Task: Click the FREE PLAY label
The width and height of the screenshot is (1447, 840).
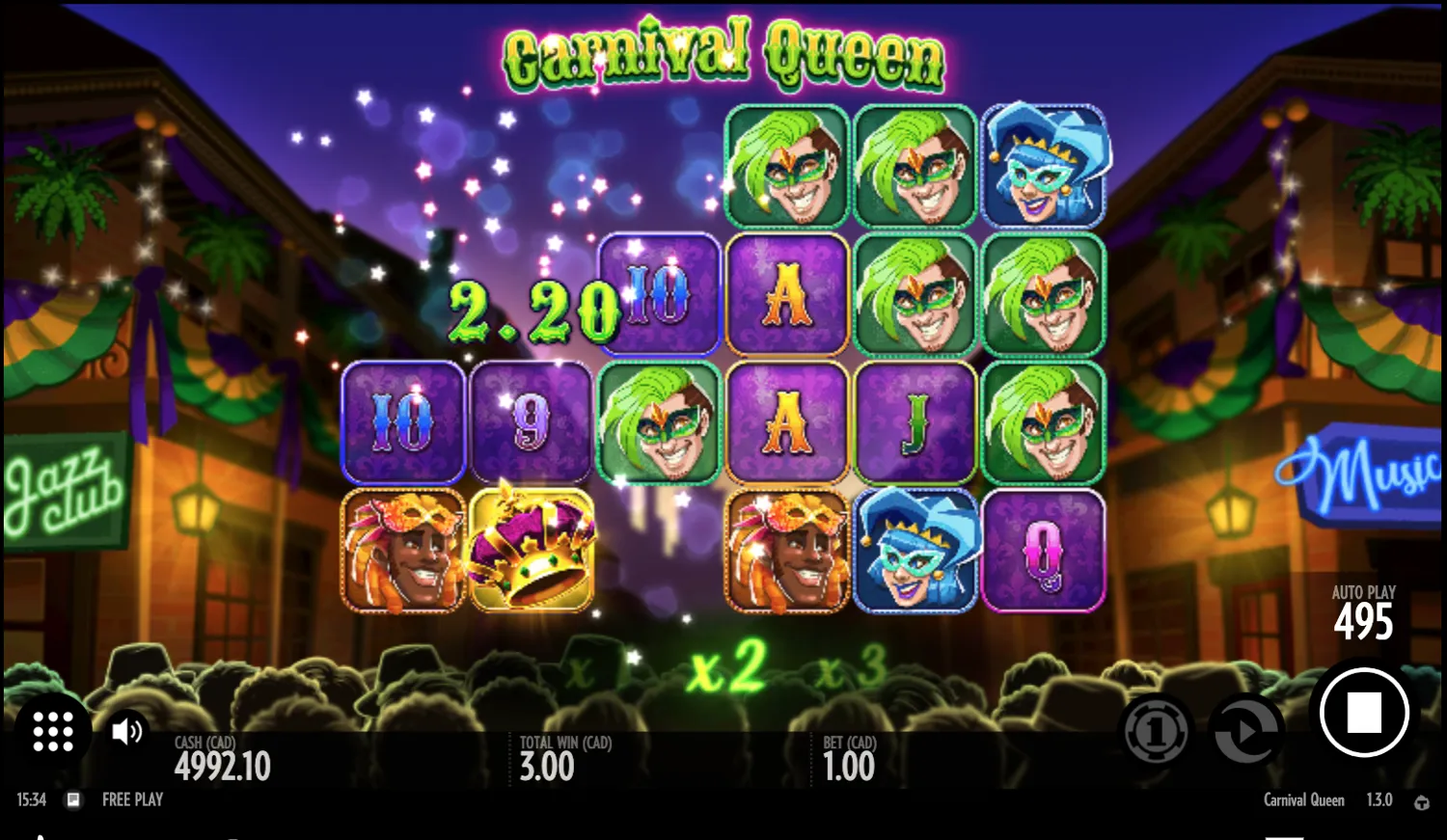Action: click(x=132, y=799)
